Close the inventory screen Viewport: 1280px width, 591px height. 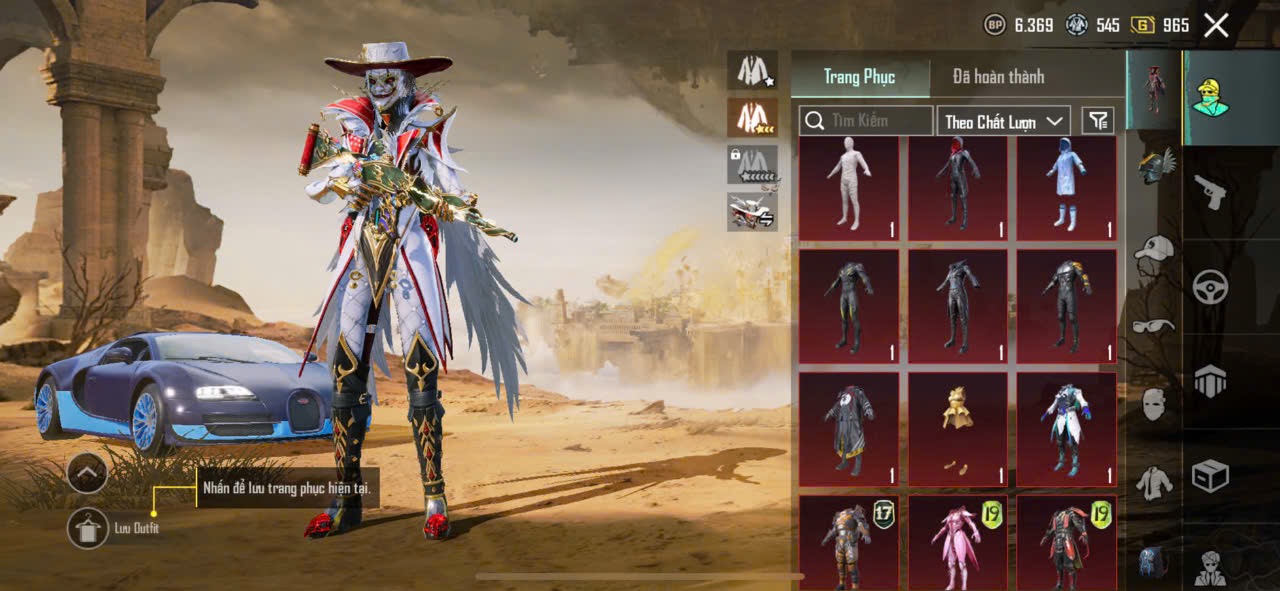click(1216, 26)
